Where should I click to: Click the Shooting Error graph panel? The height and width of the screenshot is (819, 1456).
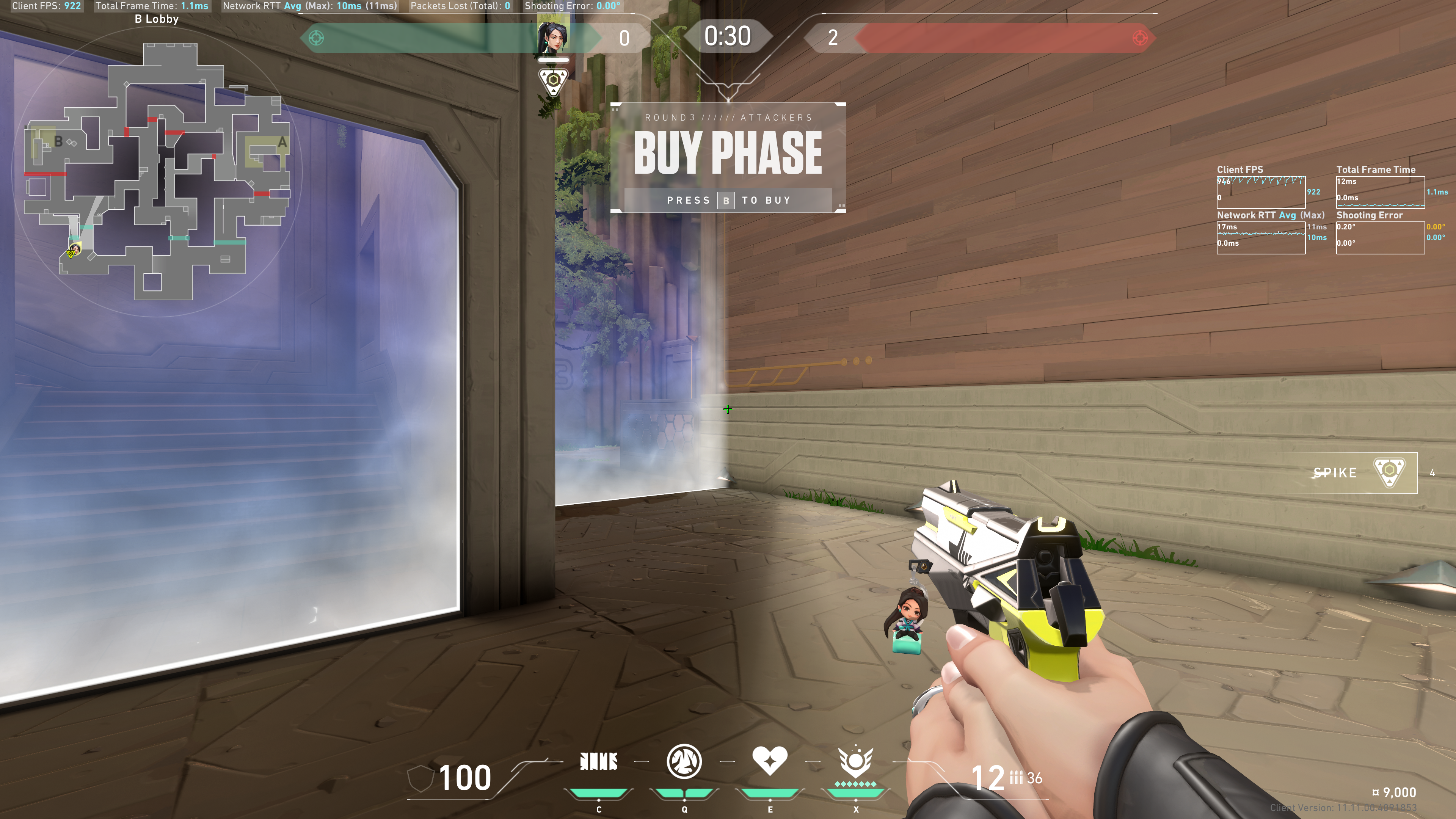coord(1380,237)
